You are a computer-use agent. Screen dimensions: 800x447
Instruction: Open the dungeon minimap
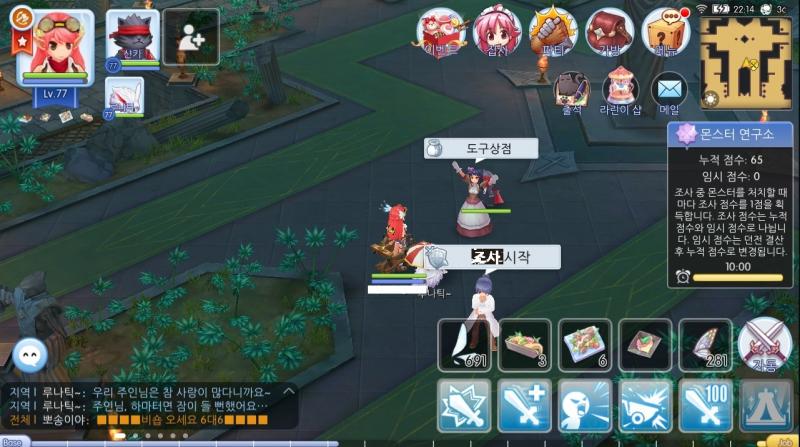click(x=746, y=58)
